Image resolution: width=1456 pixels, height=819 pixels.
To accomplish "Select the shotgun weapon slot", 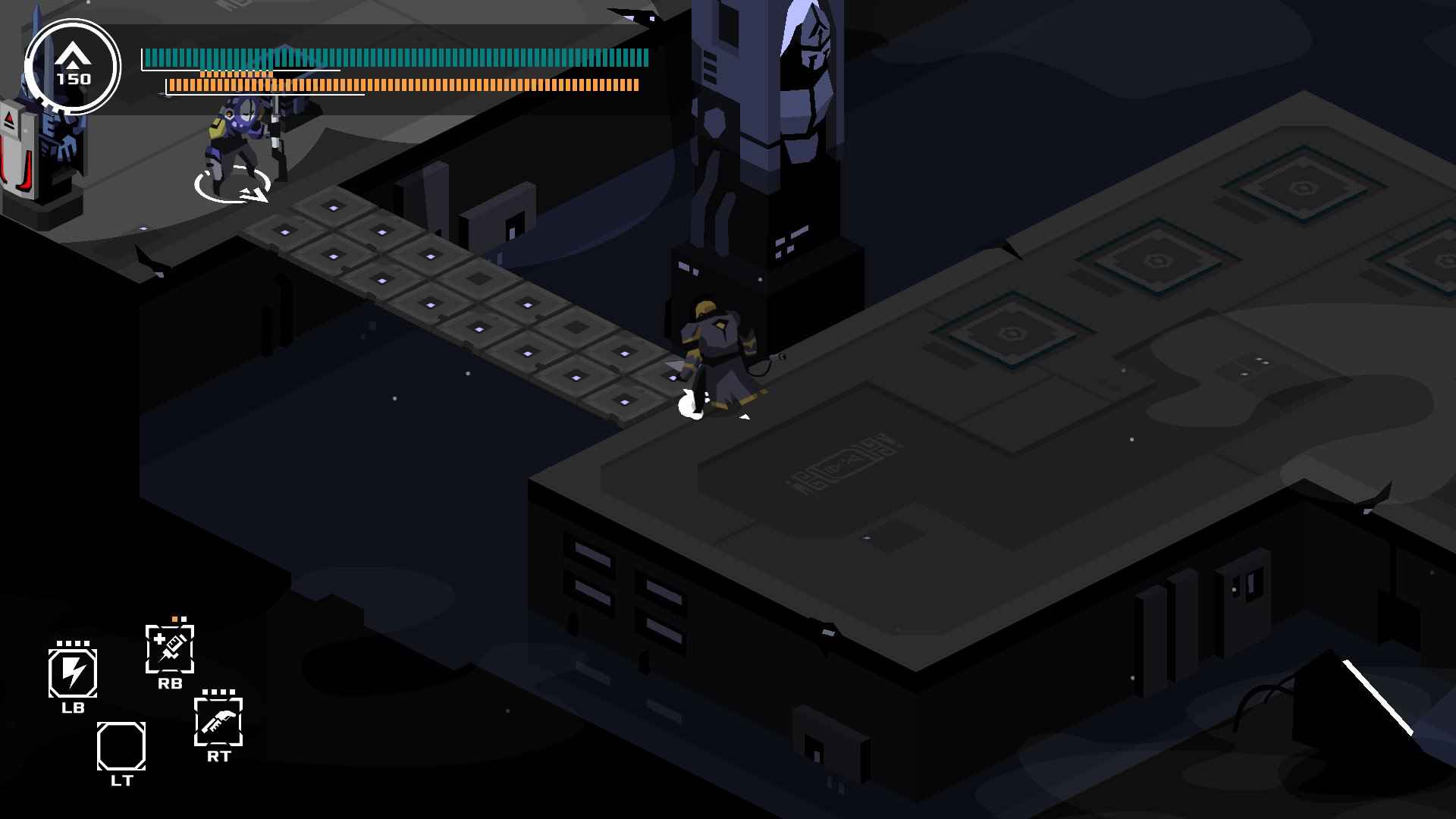I will coord(218,721).
